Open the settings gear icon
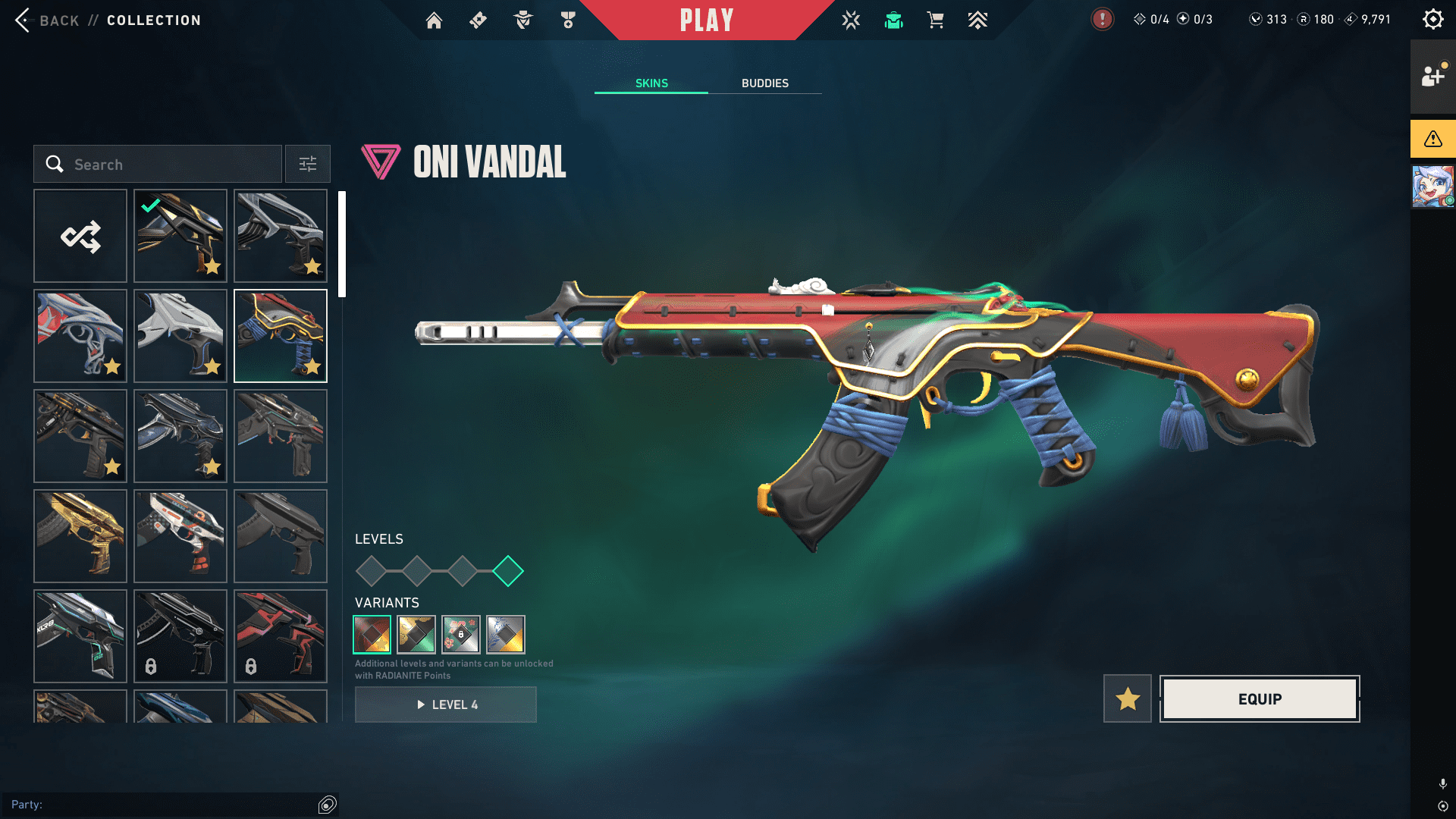 [1432, 20]
